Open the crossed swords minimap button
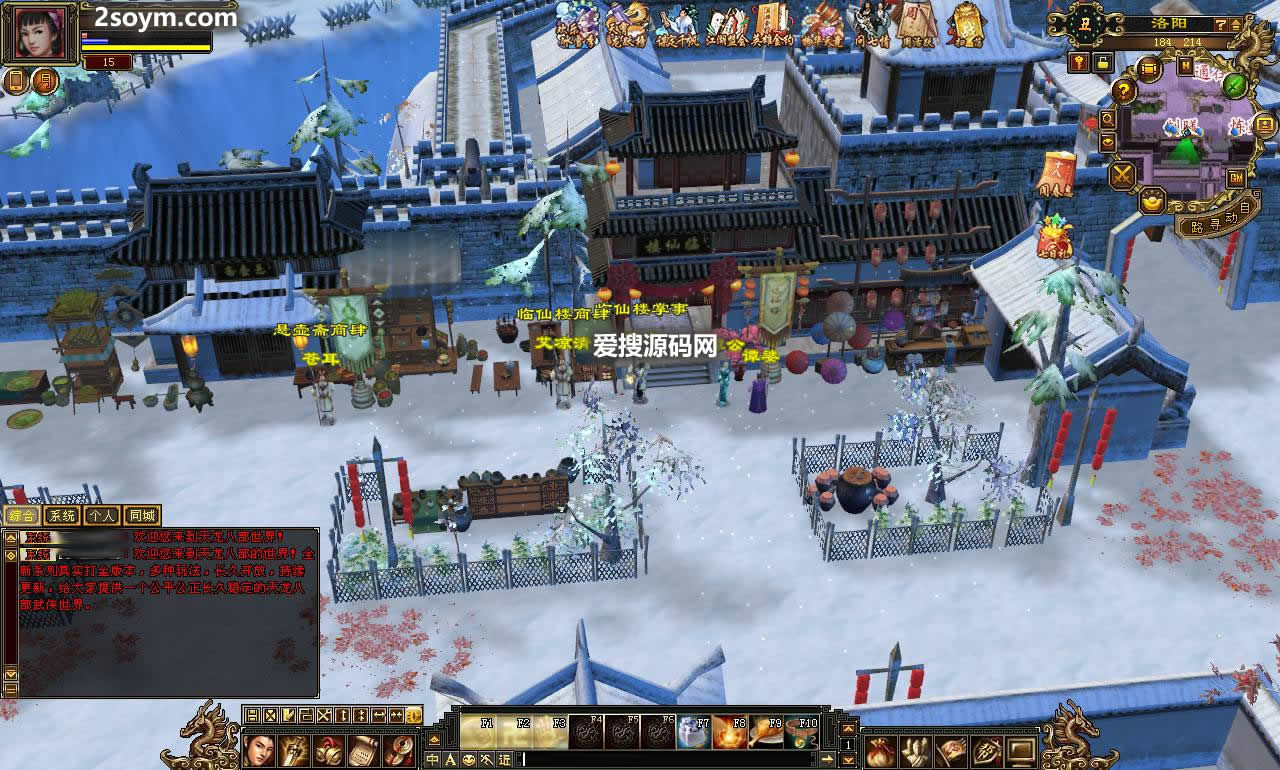1280x770 pixels. click(x=1122, y=176)
